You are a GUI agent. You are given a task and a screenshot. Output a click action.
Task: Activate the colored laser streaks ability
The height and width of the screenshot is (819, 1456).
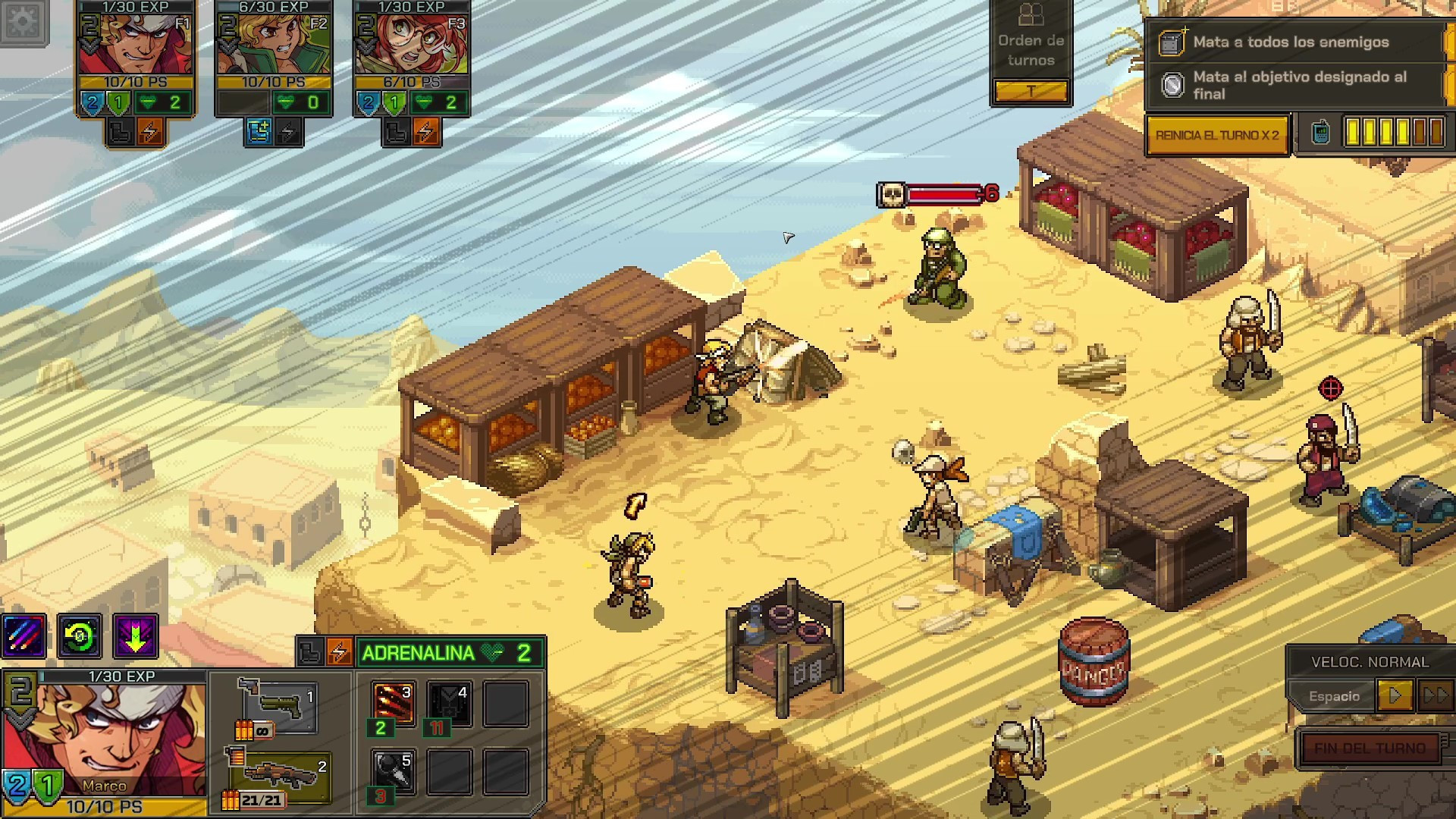[24, 635]
